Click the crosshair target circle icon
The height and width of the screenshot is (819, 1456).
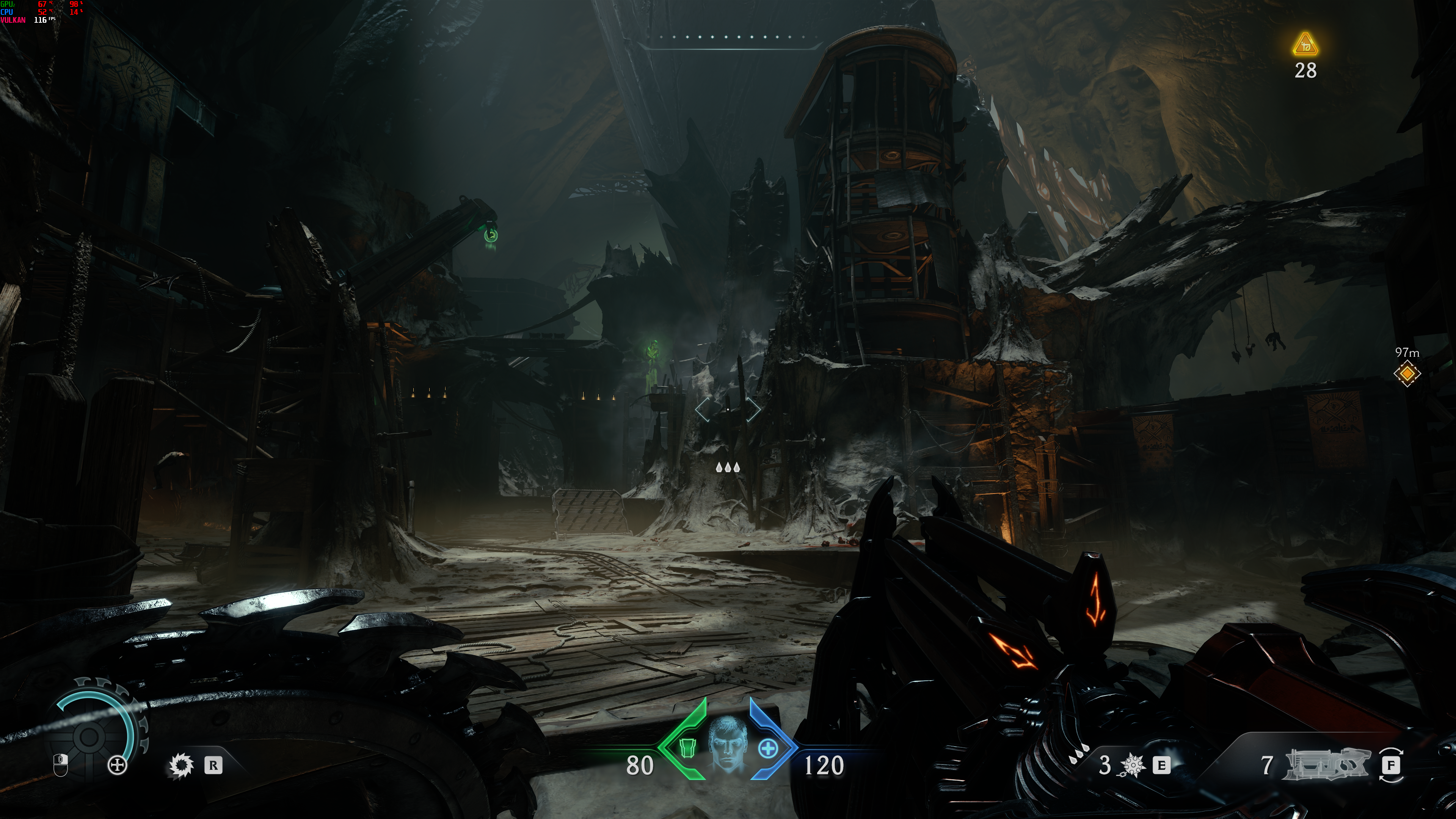pyautogui.click(x=118, y=766)
